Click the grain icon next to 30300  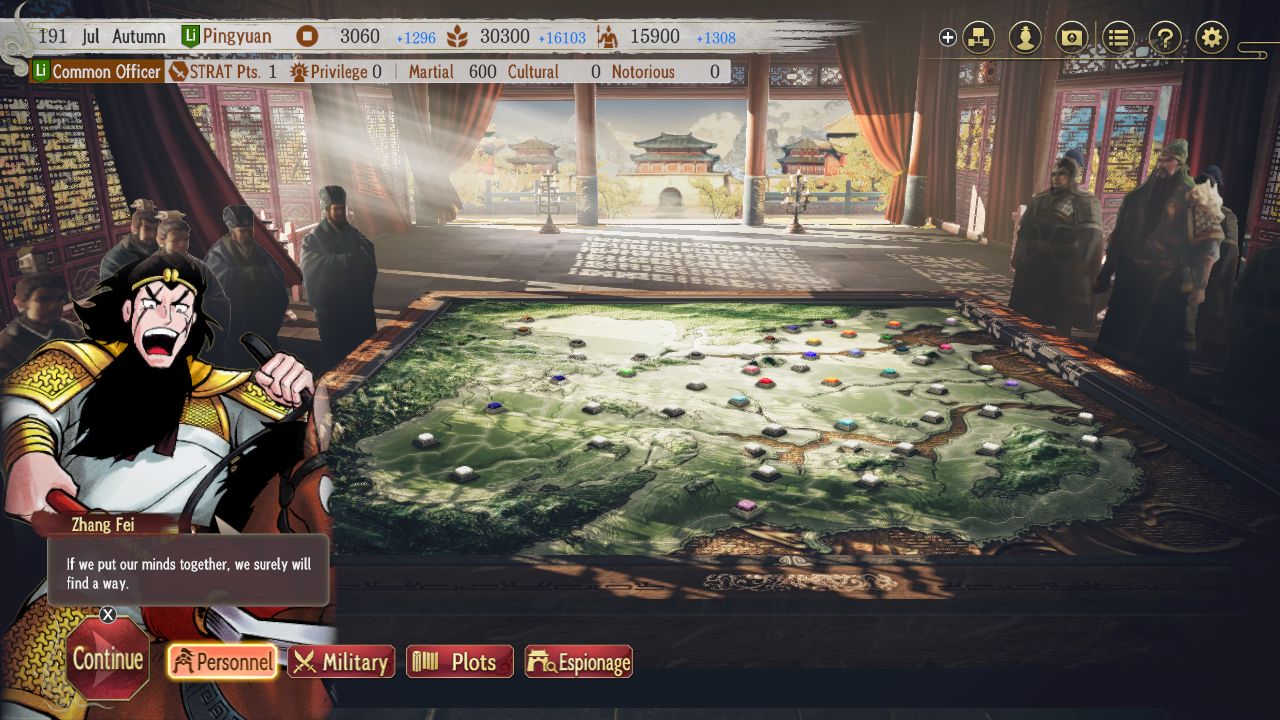[459, 36]
